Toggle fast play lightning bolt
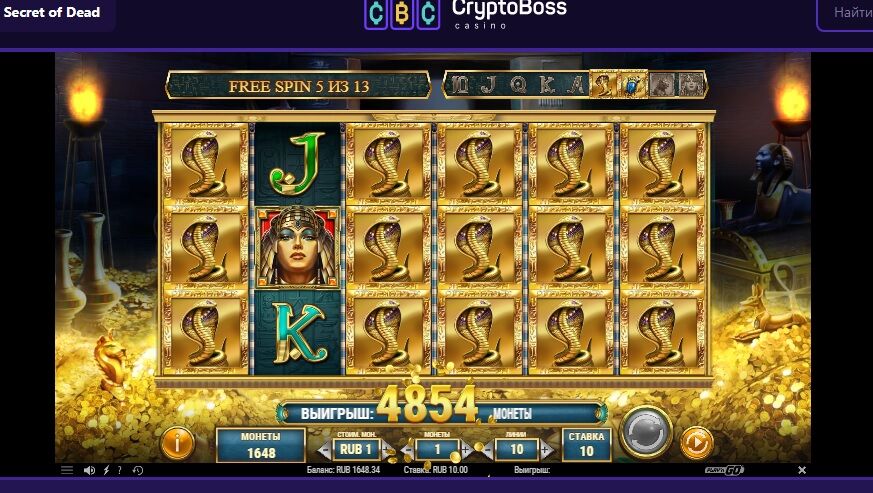The image size is (873, 493). click(x=105, y=470)
